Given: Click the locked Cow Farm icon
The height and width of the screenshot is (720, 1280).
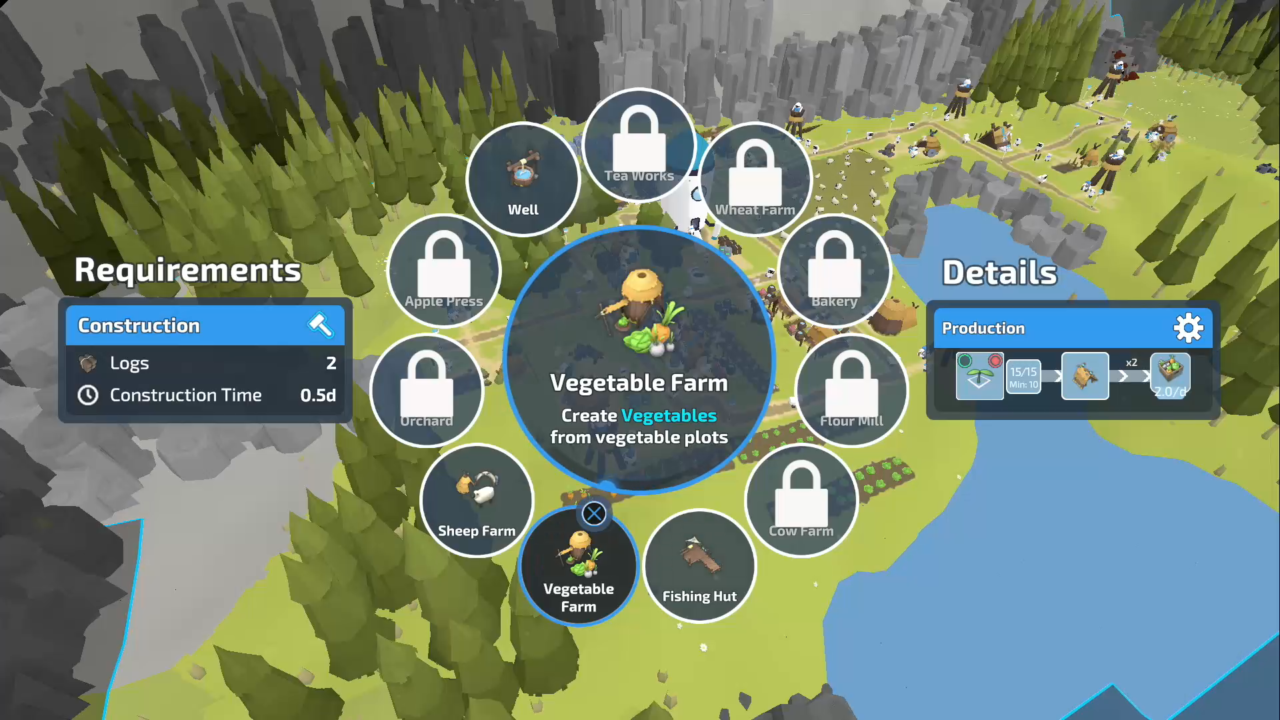Looking at the screenshot, I should coord(801,498).
